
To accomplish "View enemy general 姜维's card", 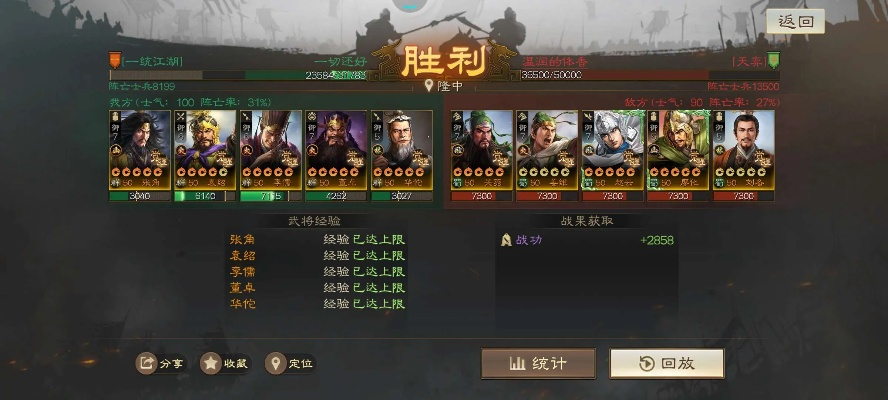I will click(547, 150).
